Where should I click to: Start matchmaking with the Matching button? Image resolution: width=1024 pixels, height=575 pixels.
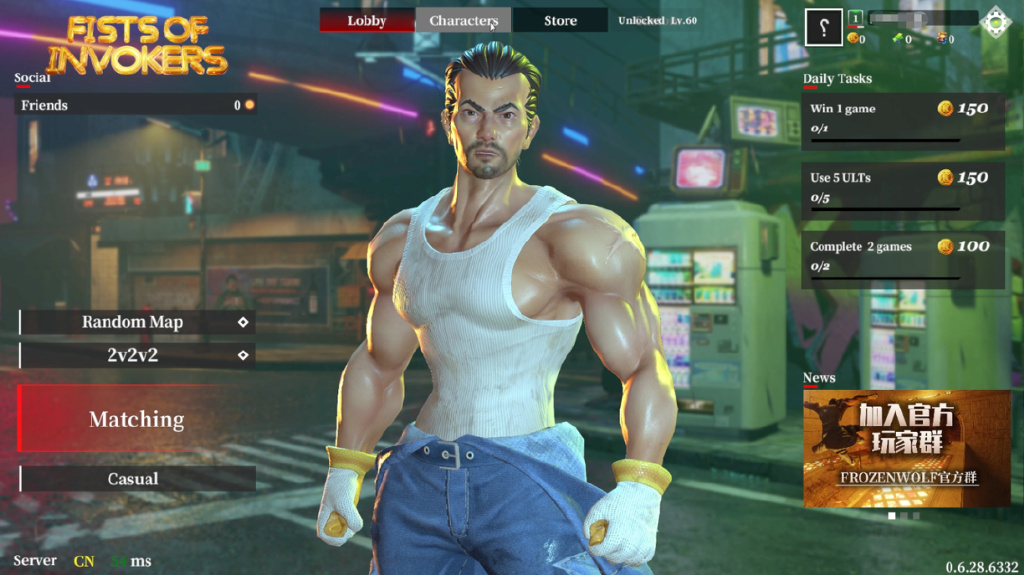tap(137, 420)
